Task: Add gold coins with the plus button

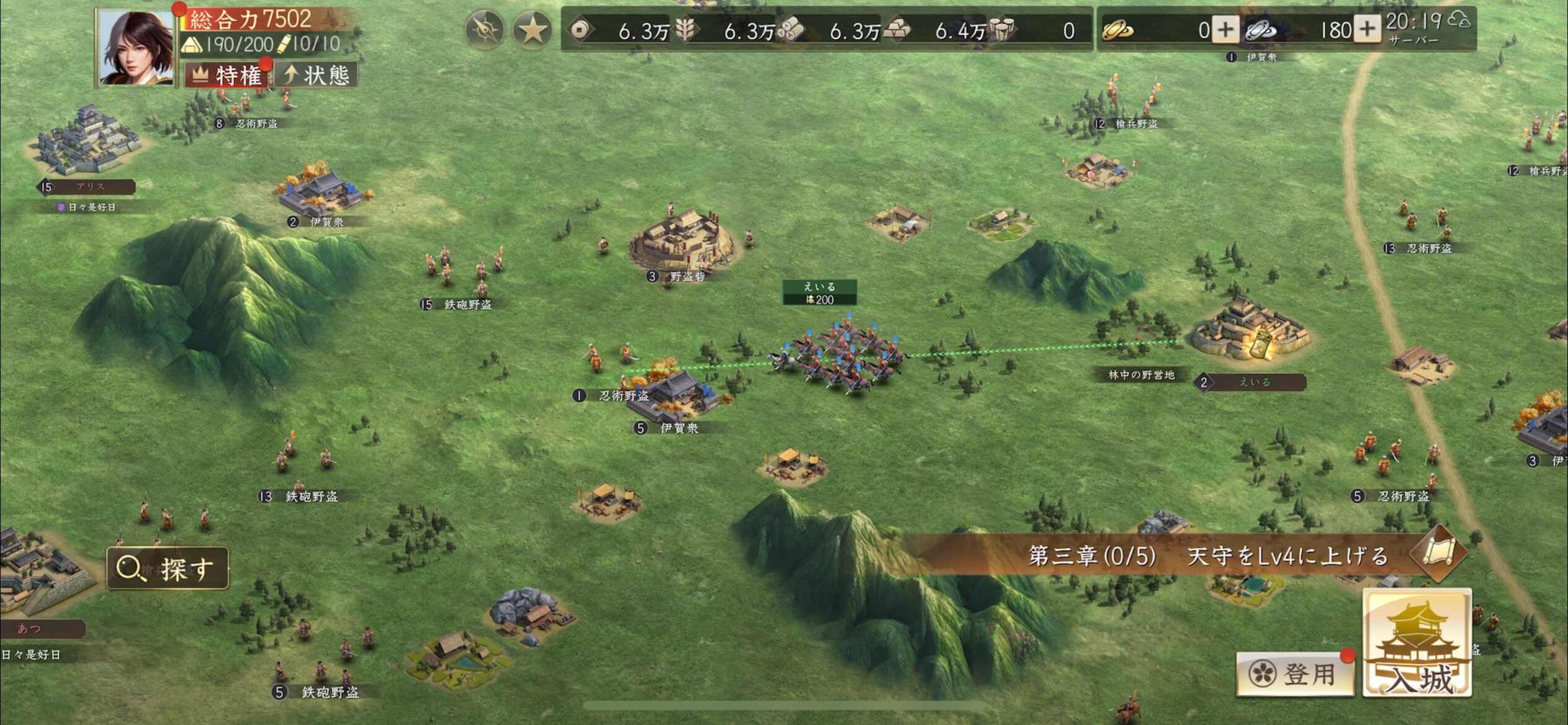Action: (x=1225, y=30)
